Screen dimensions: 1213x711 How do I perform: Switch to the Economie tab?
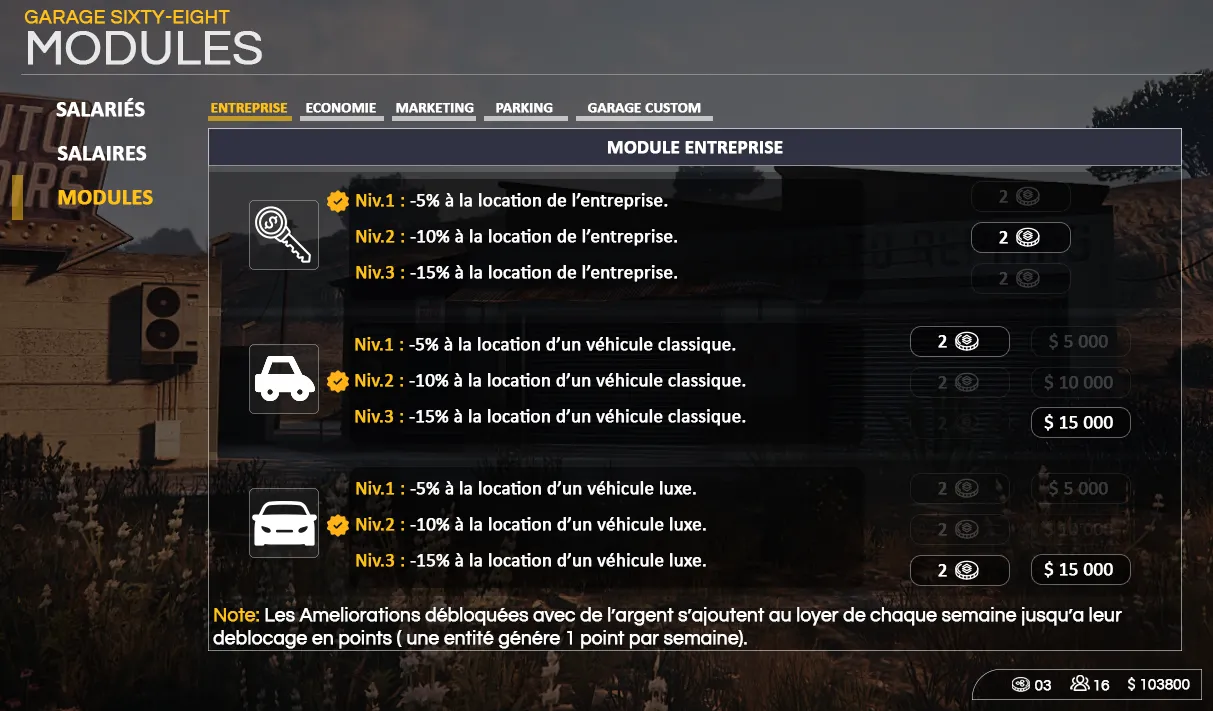pos(341,108)
